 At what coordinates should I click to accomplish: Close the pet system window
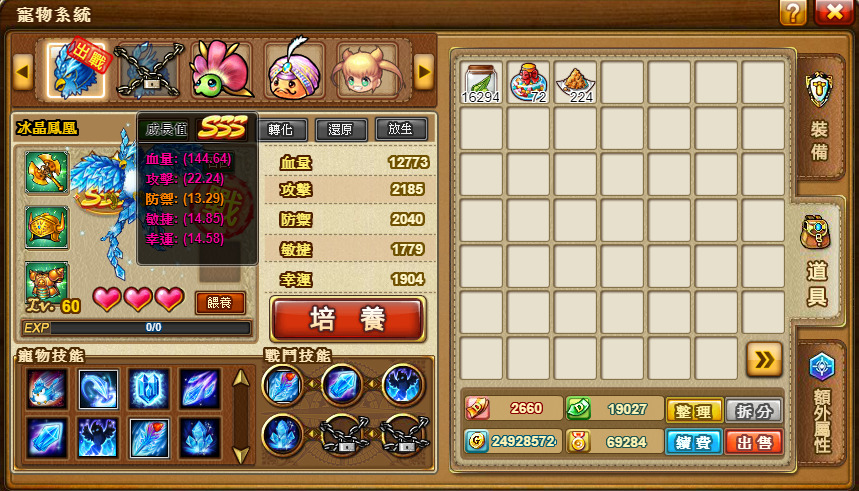click(833, 13)
